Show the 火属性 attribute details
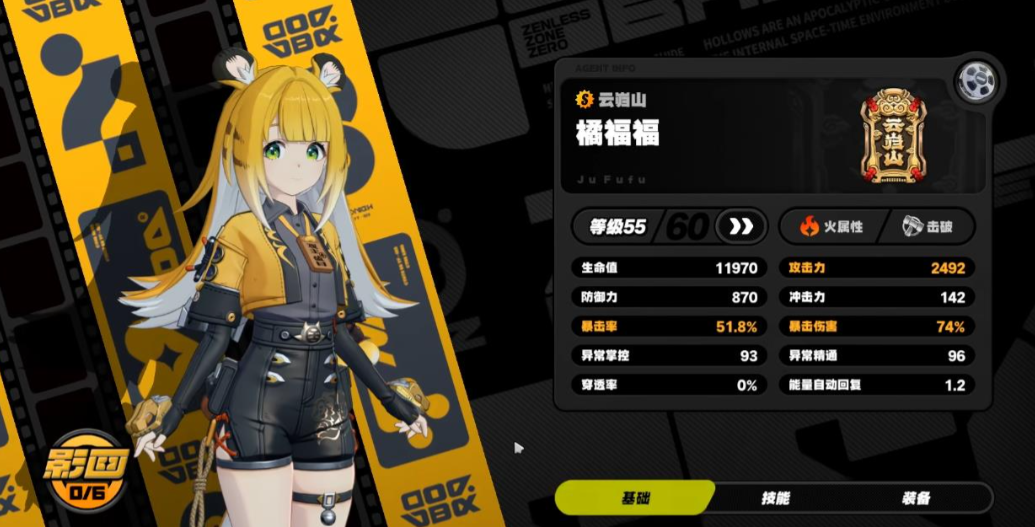The width and height of the screenshot is (1035, 527). point(828,226)
